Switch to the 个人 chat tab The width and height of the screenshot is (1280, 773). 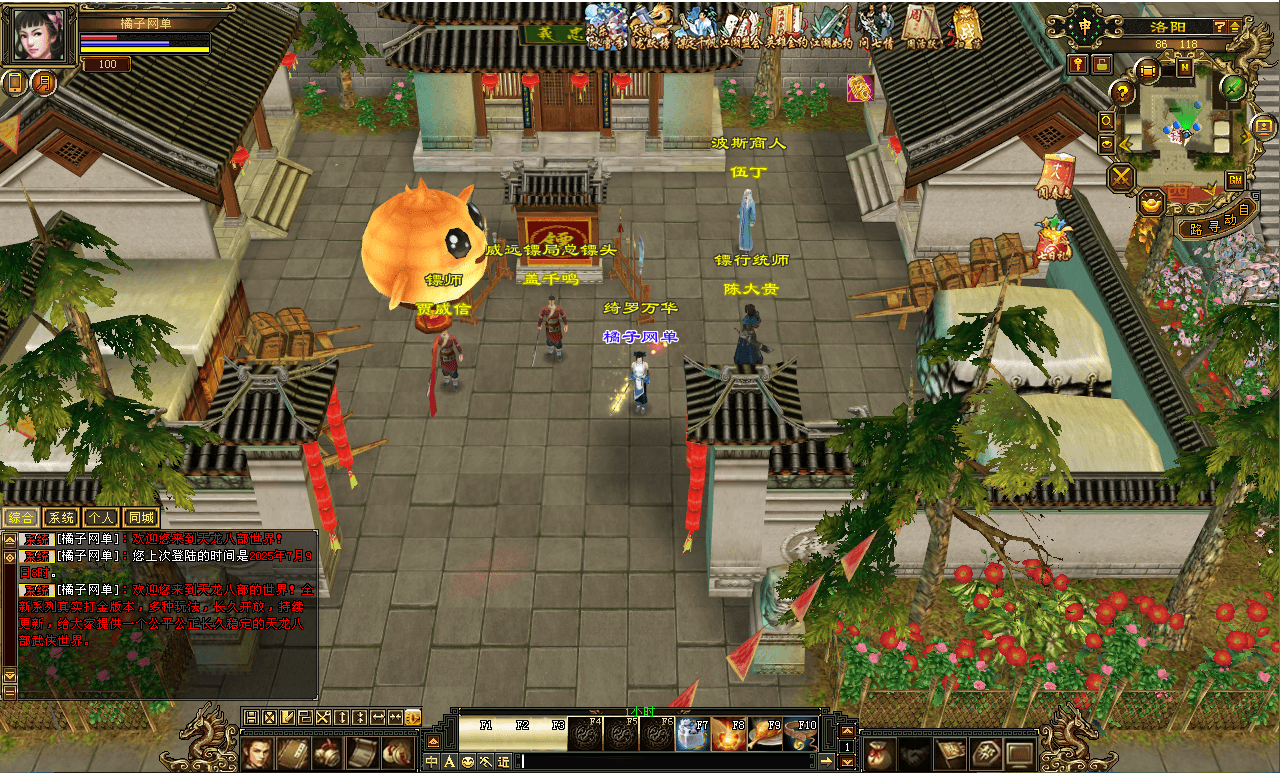coord(100,517)
